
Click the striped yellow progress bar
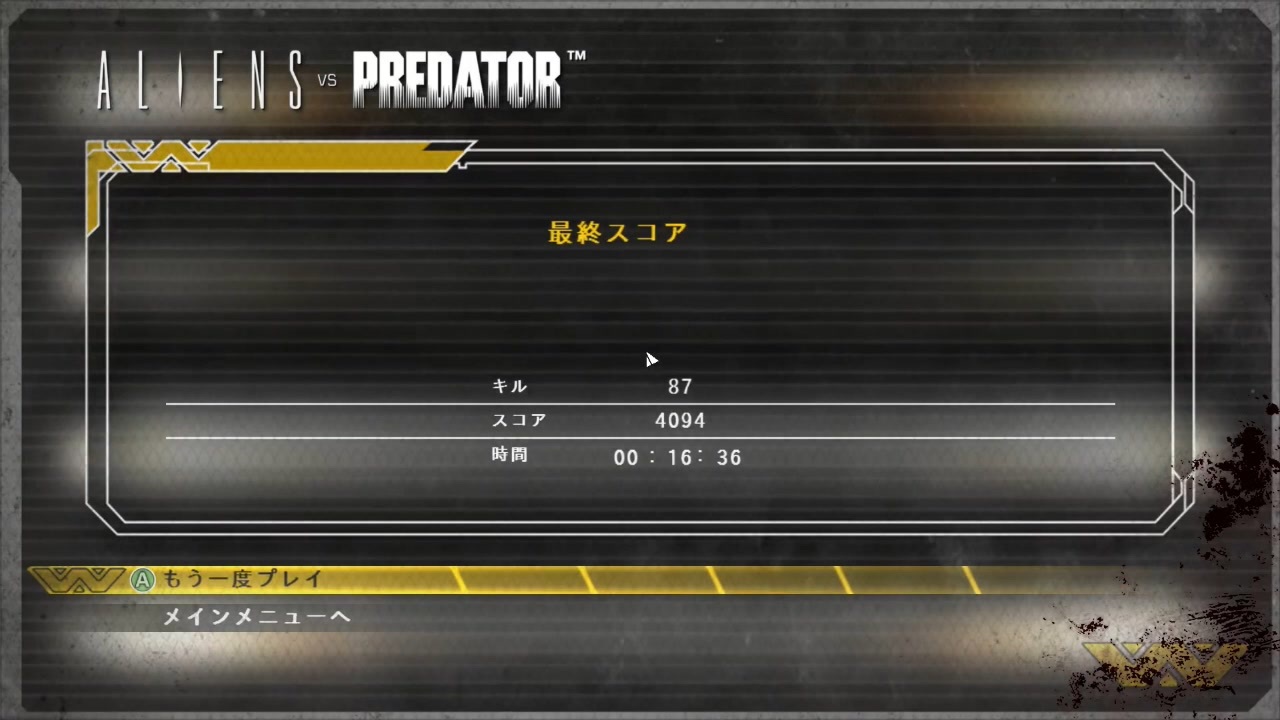point(700,579)
